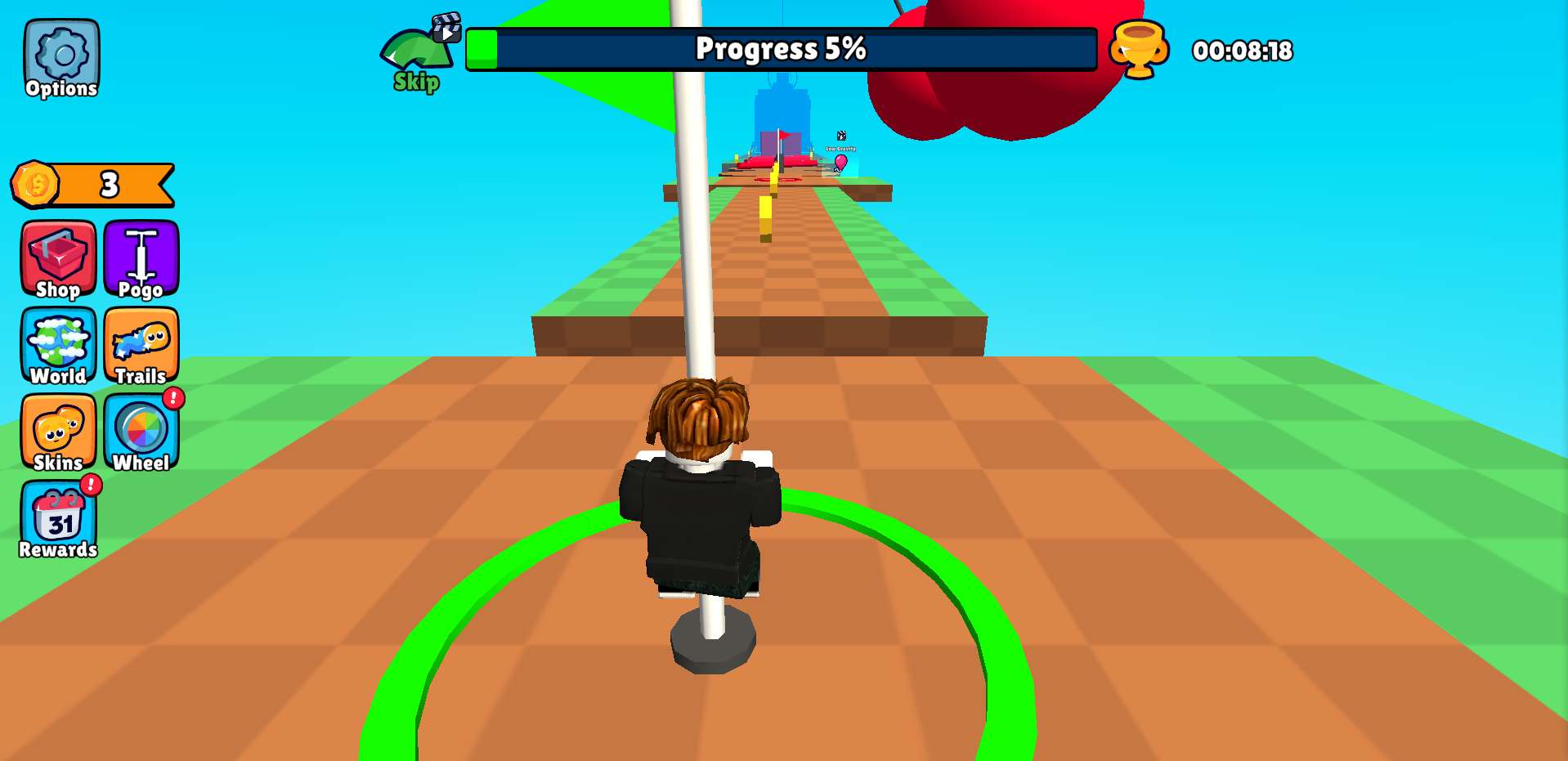Open the Options gear menu
This screenshot has height=761, width=1568.
61,59
